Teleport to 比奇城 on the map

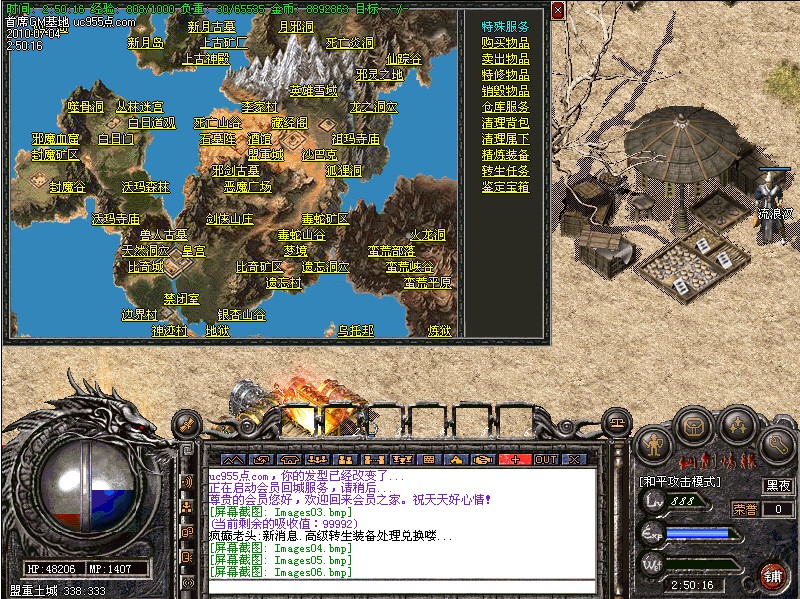145,267
